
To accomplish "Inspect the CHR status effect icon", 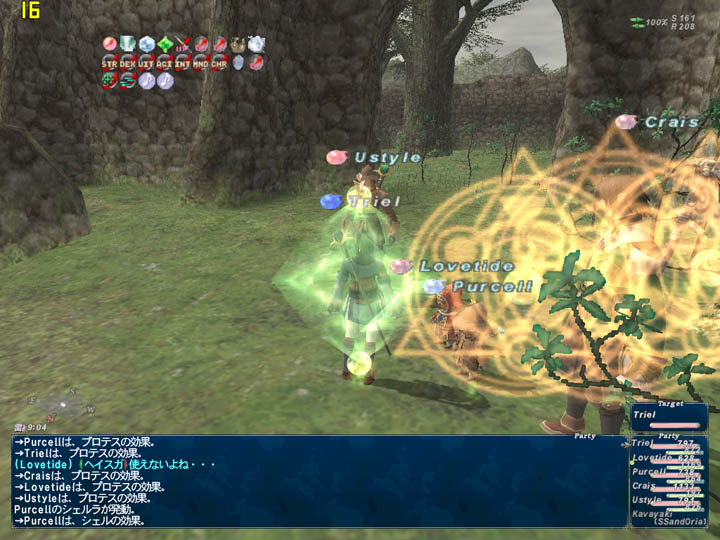I will 218,62.
